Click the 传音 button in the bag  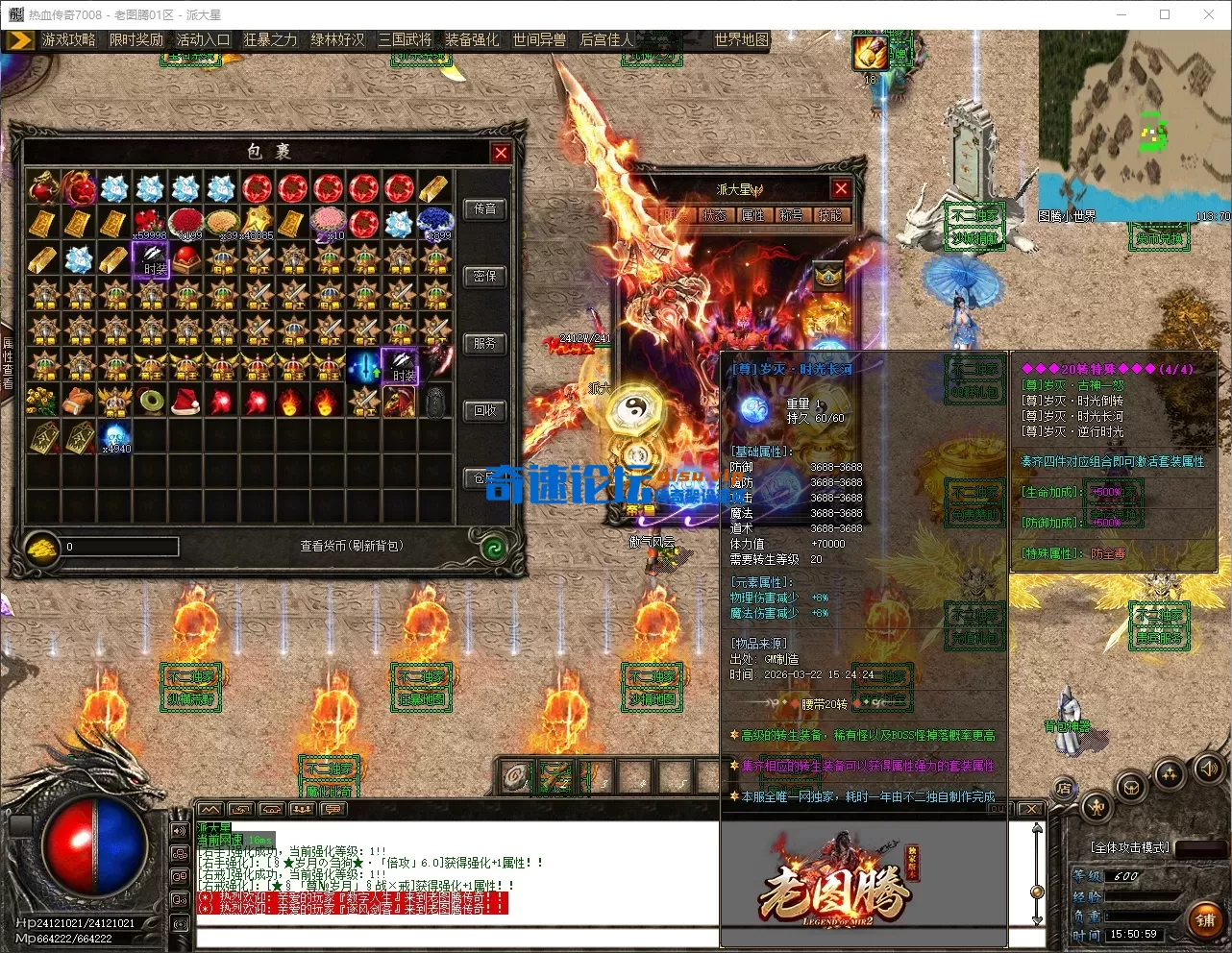tap(485, 208)
